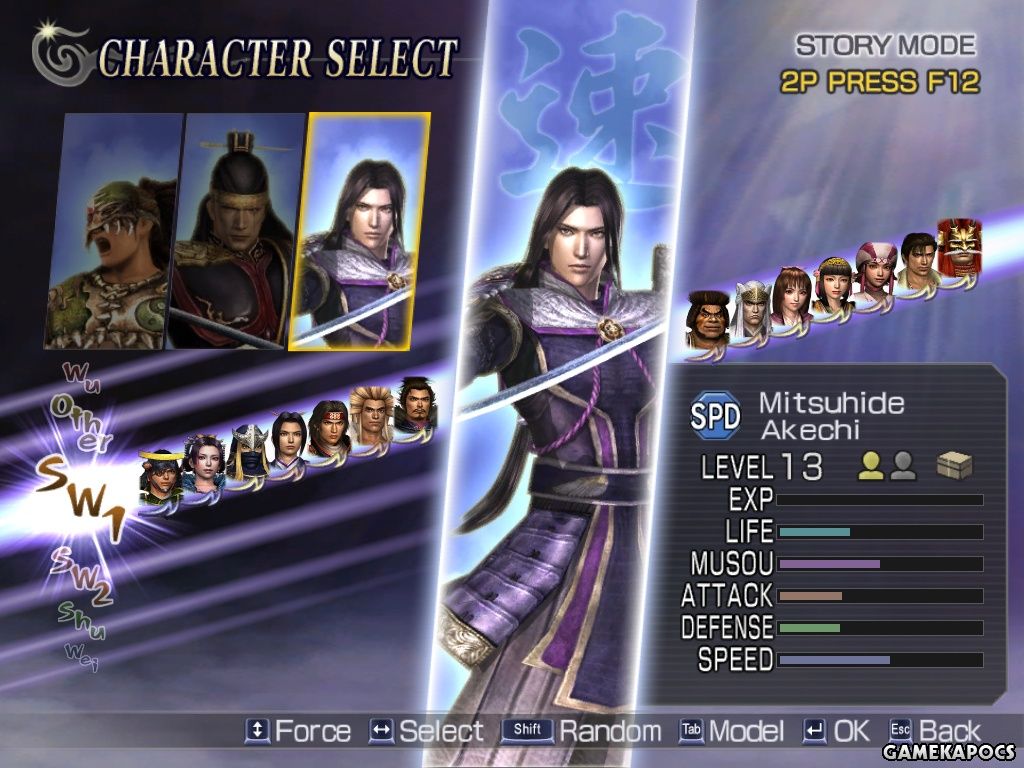Click the Random character option
1024x768 pixels.
582,731
